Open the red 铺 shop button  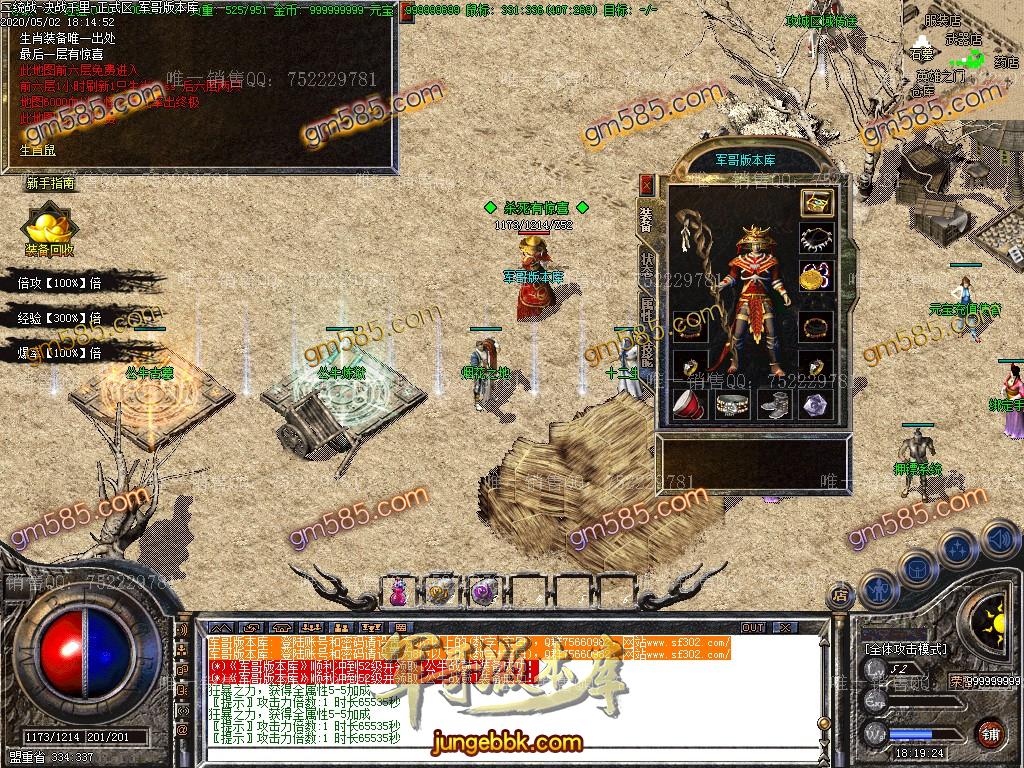(x=990, y=732)
